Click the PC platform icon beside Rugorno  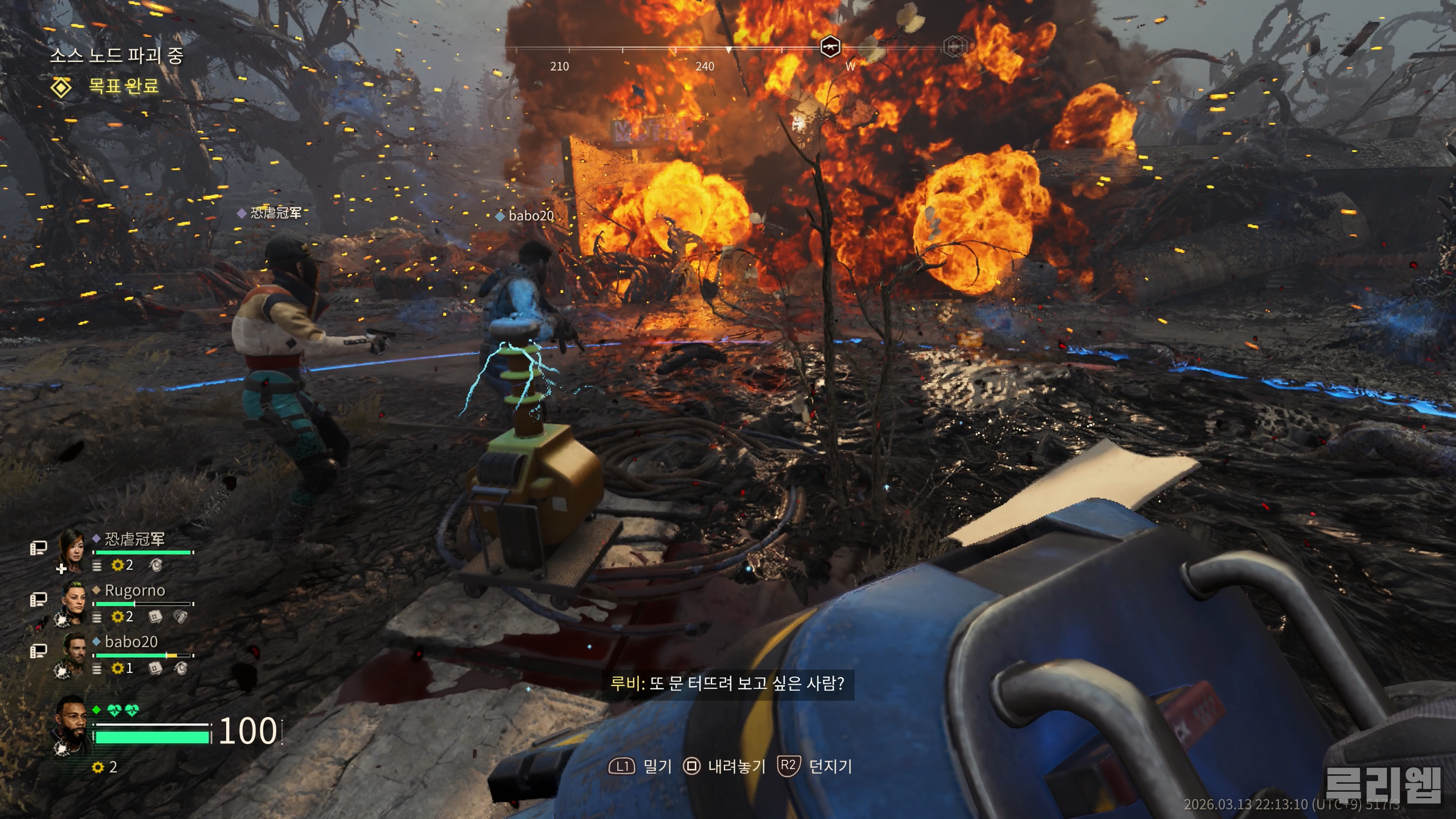38,600
